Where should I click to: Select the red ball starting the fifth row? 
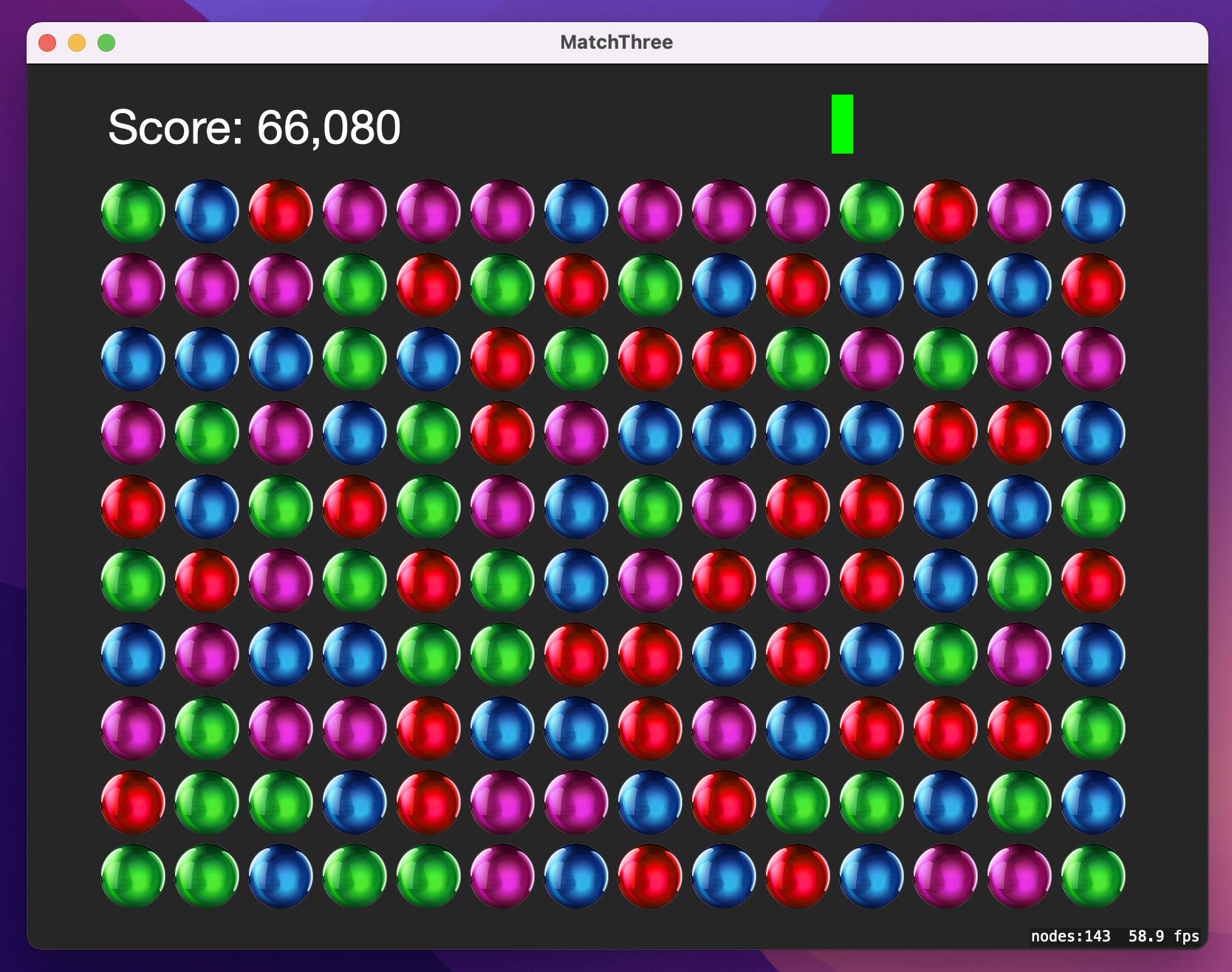133,506
